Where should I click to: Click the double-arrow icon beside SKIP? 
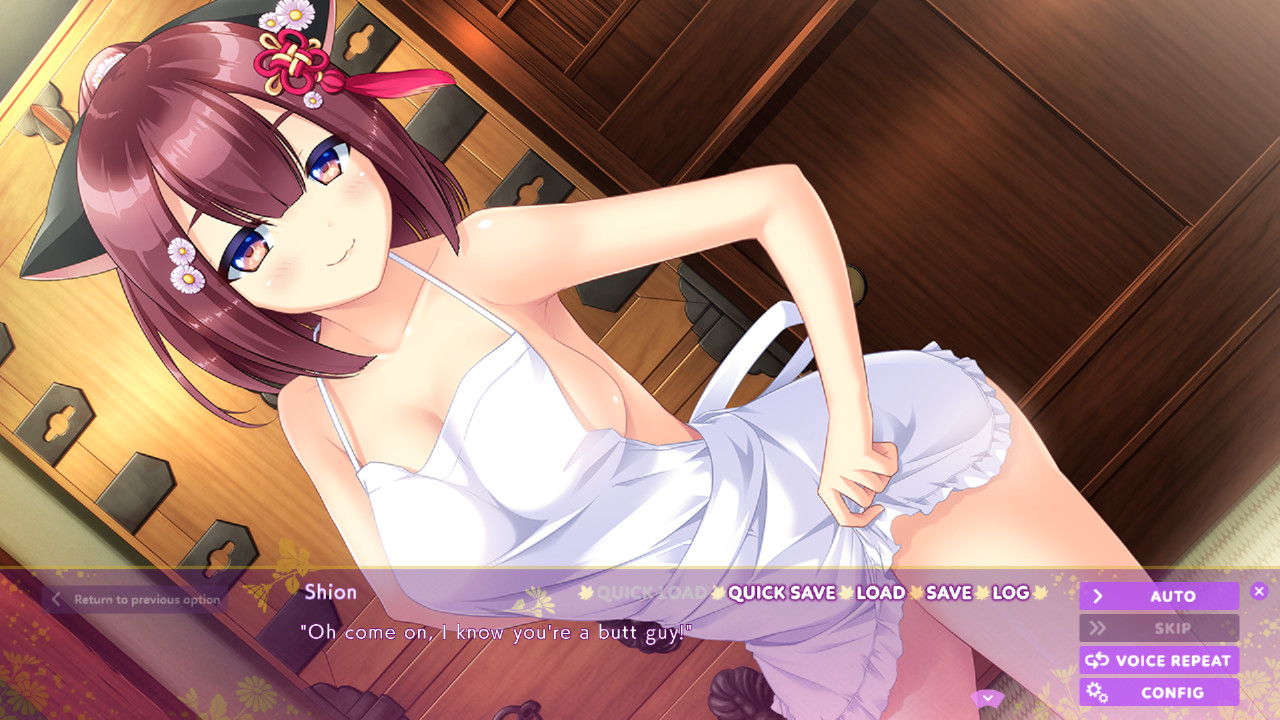coord(1097,628)
